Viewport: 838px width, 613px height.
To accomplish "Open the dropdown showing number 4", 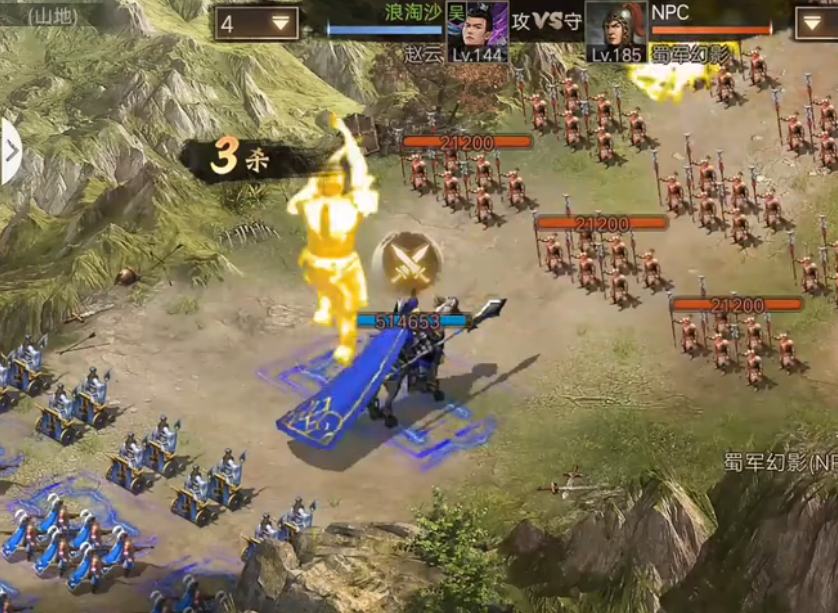I will (x=256, y=23).
